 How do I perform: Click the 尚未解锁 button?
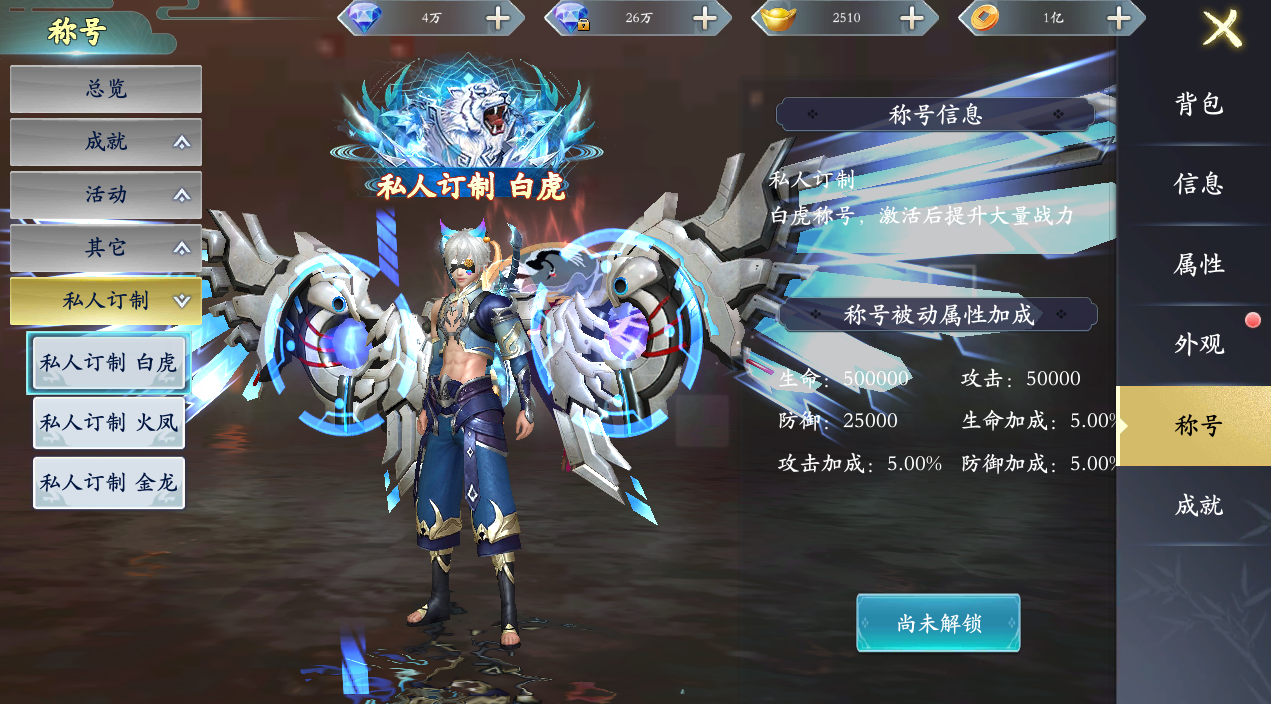tap(938, 623)
